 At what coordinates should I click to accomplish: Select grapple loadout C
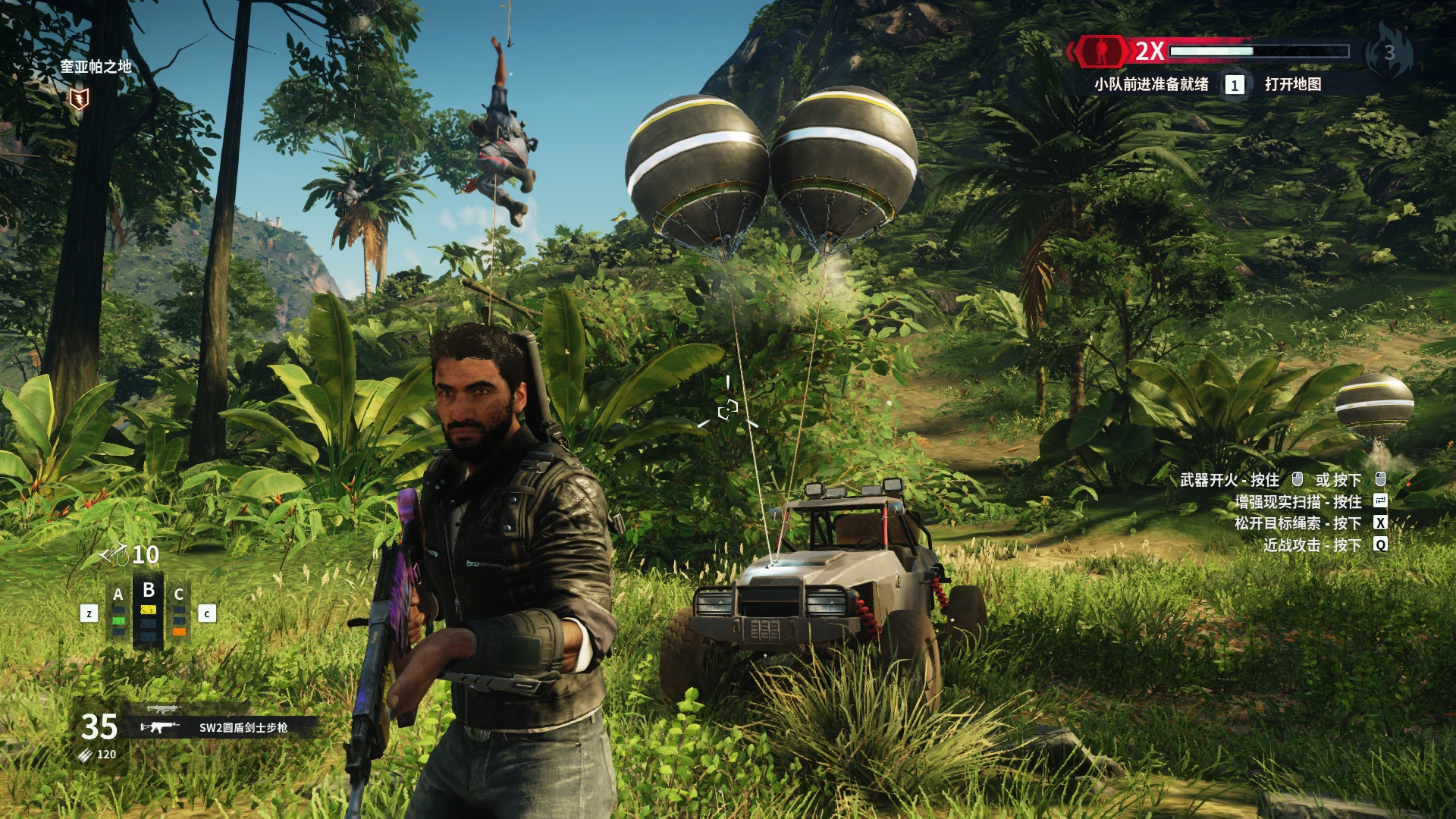pos(179,611)
